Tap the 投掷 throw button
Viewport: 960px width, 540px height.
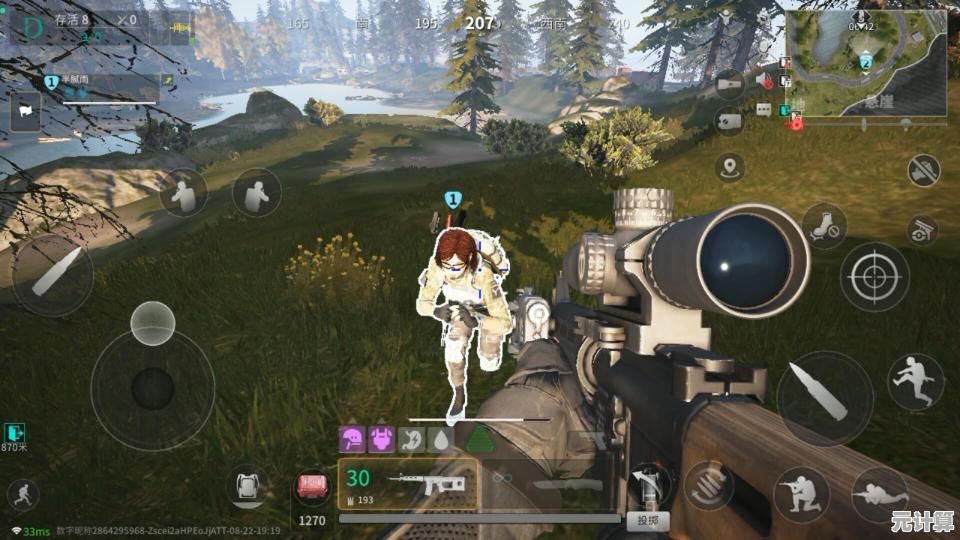(x=647, y=520)
